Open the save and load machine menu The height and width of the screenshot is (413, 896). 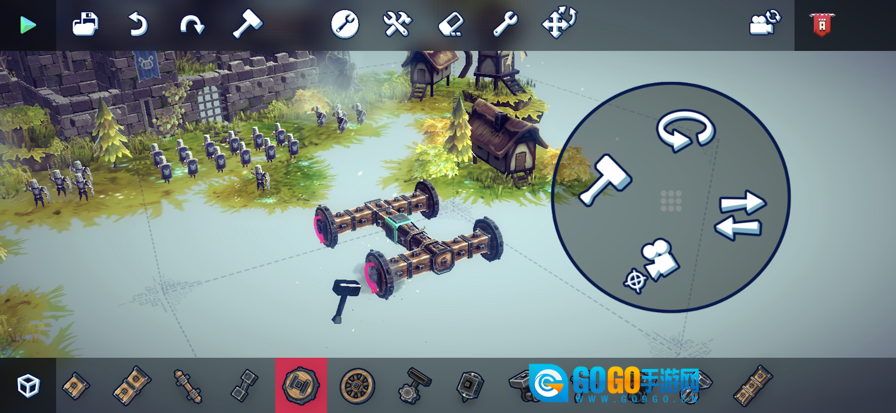85,24
